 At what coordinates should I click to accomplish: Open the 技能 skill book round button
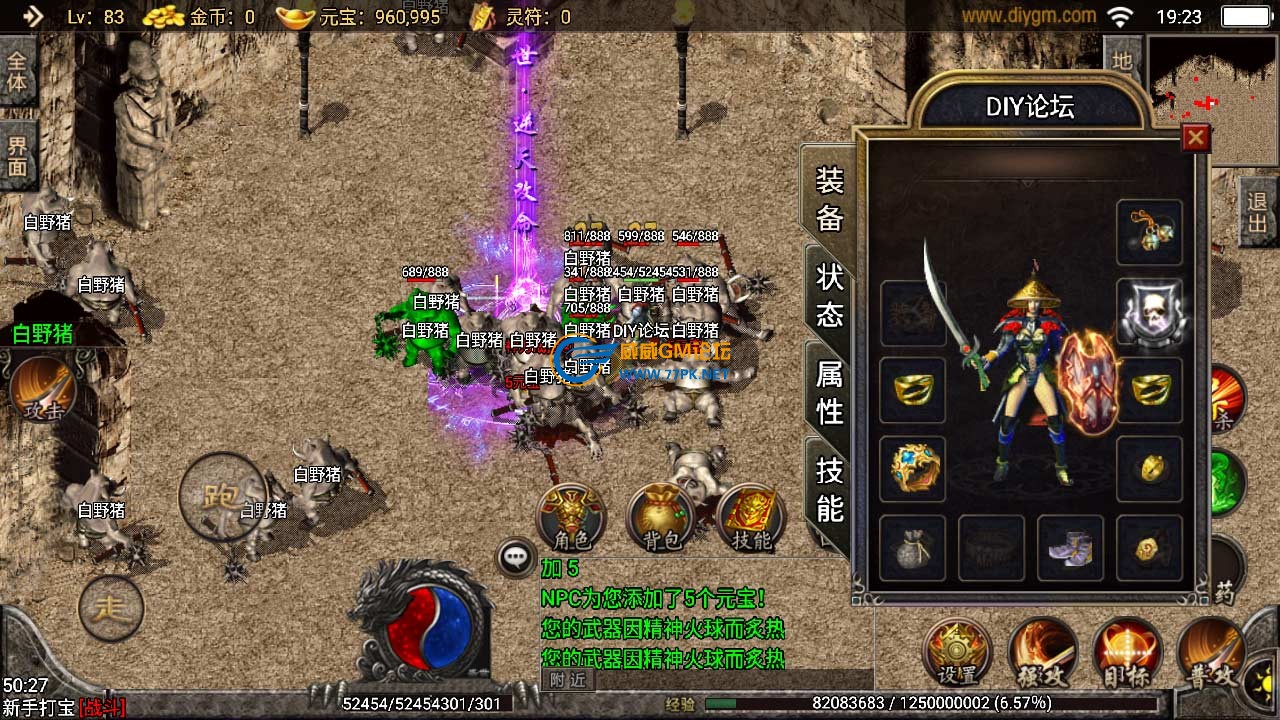click(x=751, y=518)
